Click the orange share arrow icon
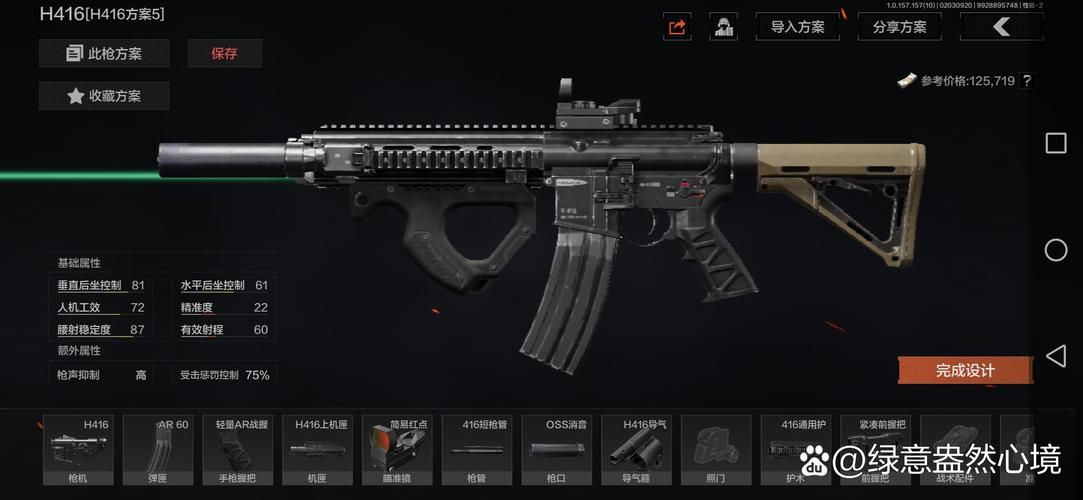The width and height of the screenshot is (1083, 500). tap(677, 27)
